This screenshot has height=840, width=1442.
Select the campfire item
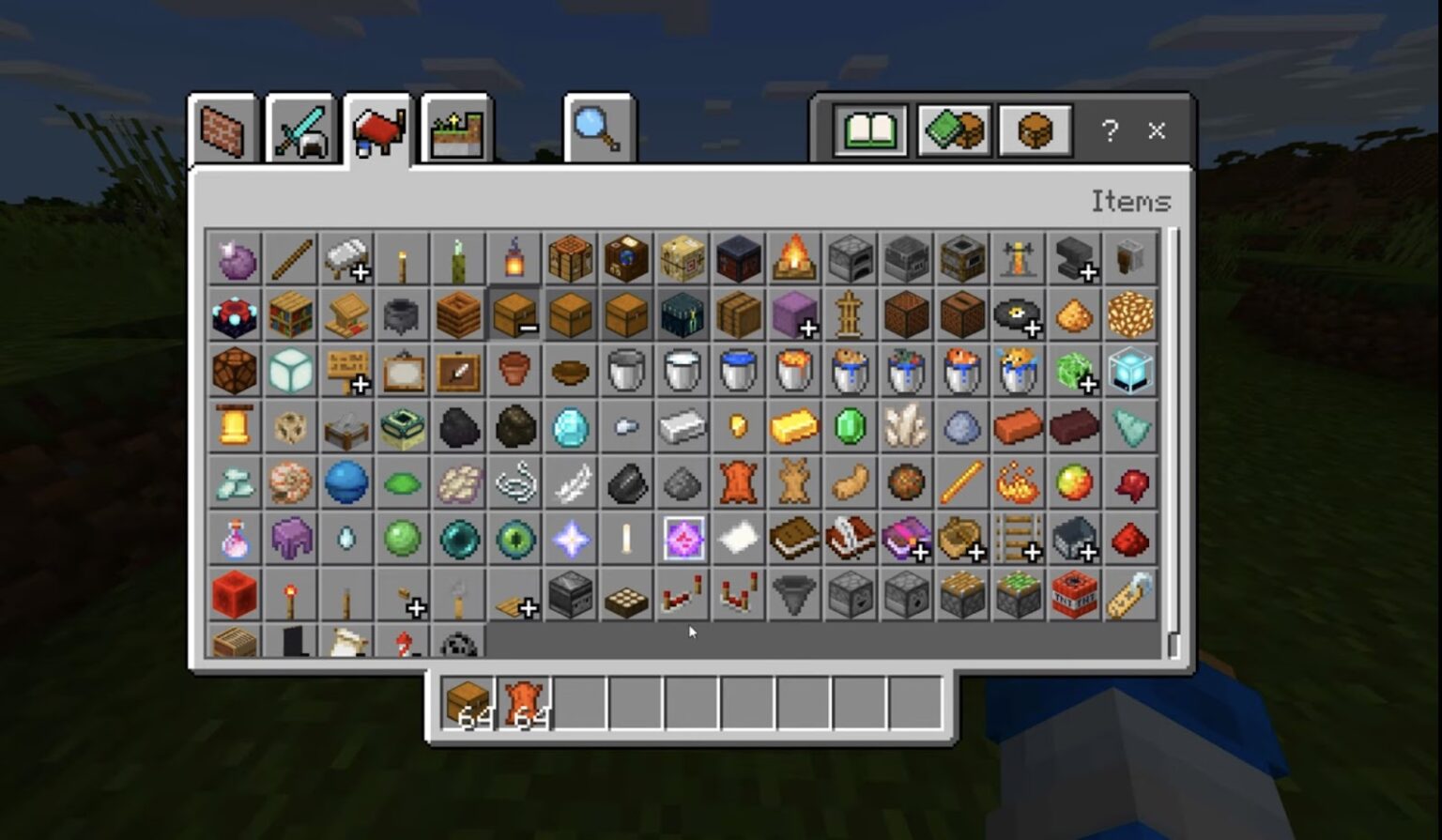[x=794, y=260]
